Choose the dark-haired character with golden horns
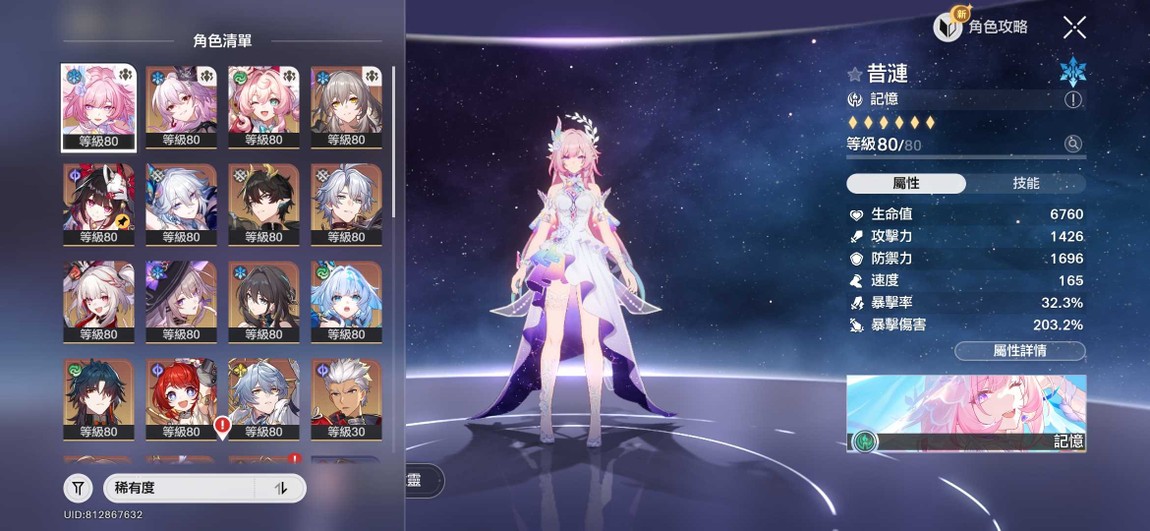This screenshot has height=531, width=1150. pyautogui.click(x=263, y=204)
